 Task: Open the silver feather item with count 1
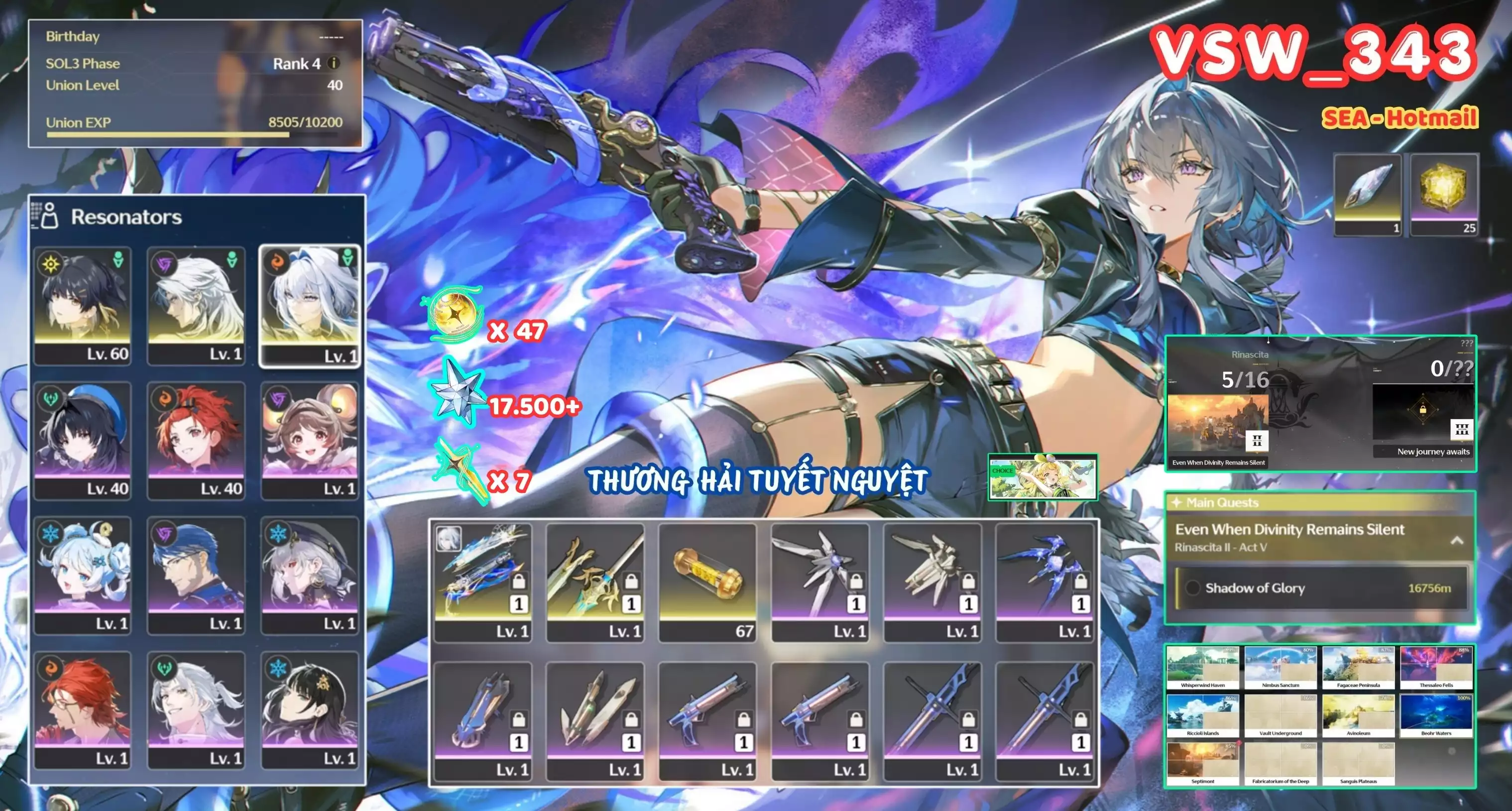(1368, 195)
